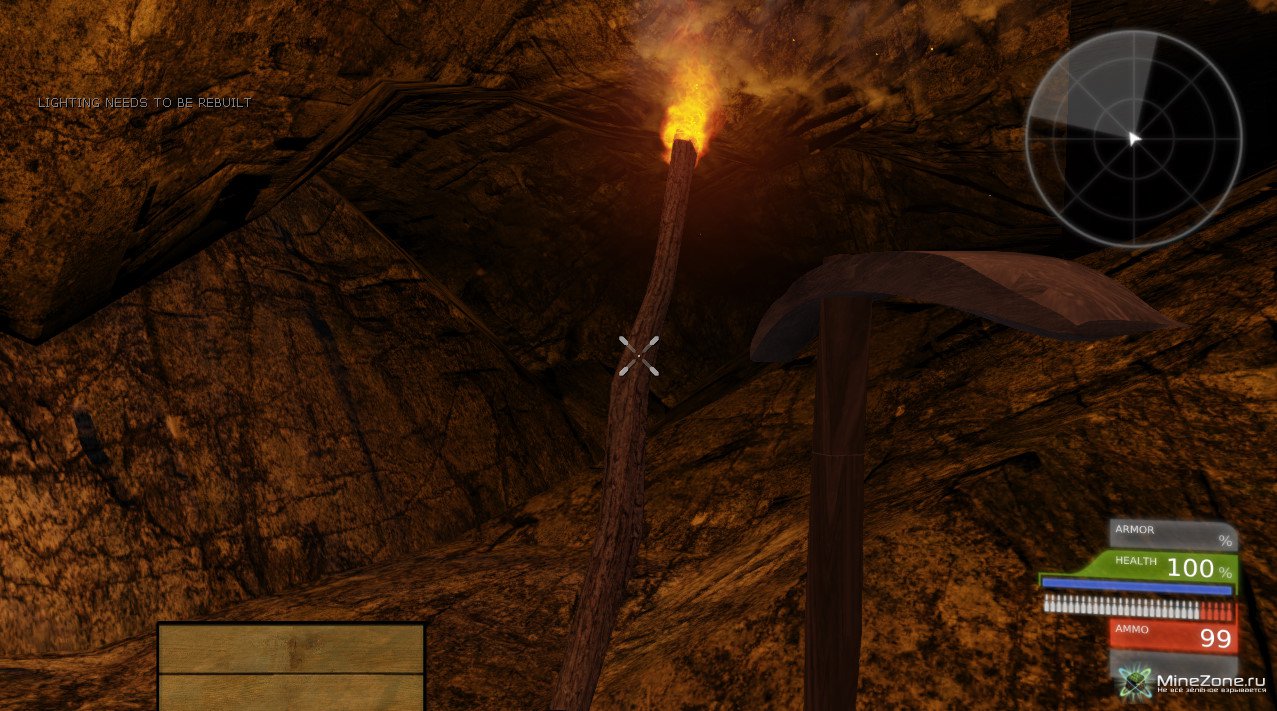
Task: Click the circular radar minimap
Action: (x=1133, y=139)
